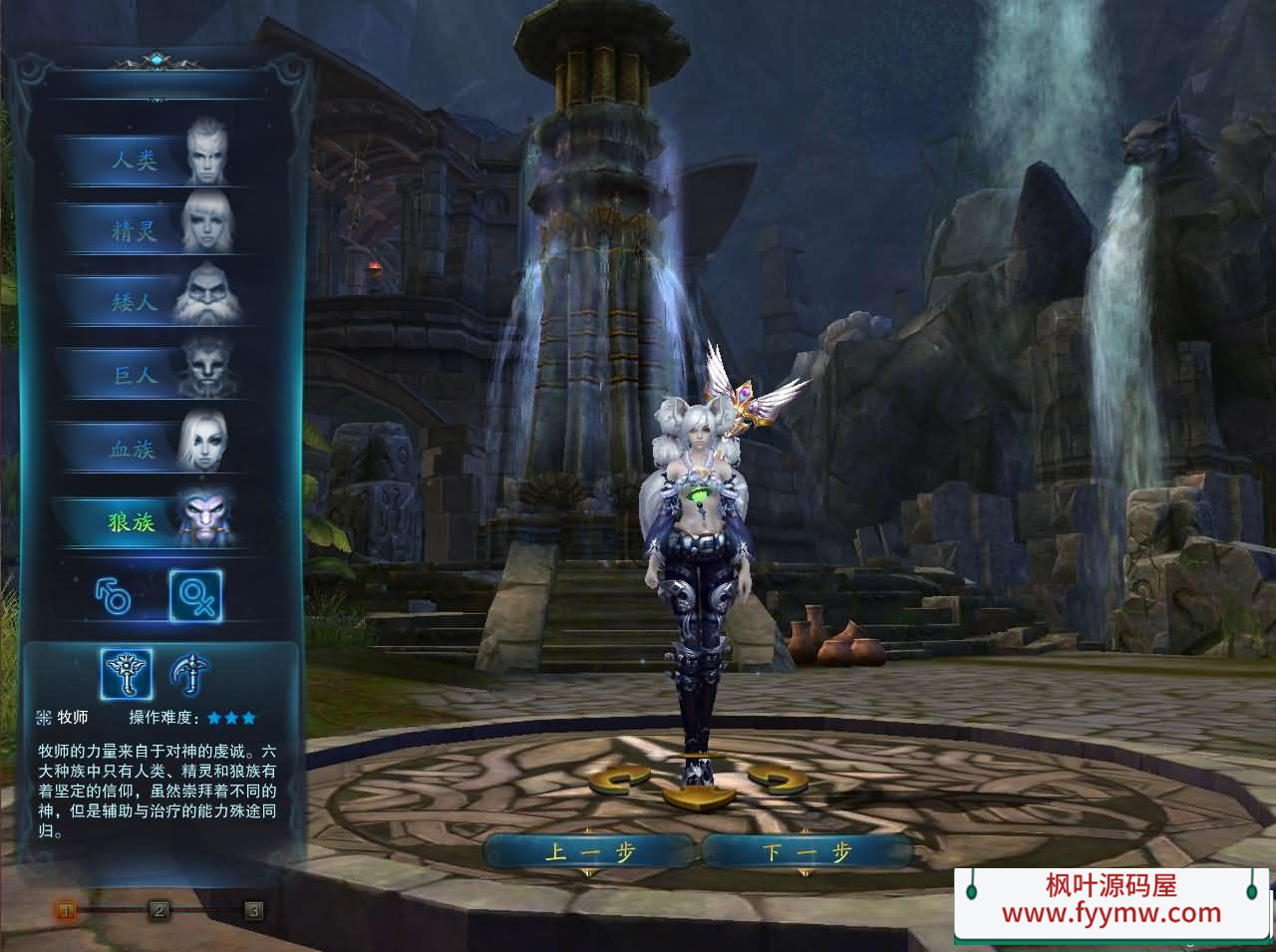Jump to step 3 marker

[x=254, y=909]
